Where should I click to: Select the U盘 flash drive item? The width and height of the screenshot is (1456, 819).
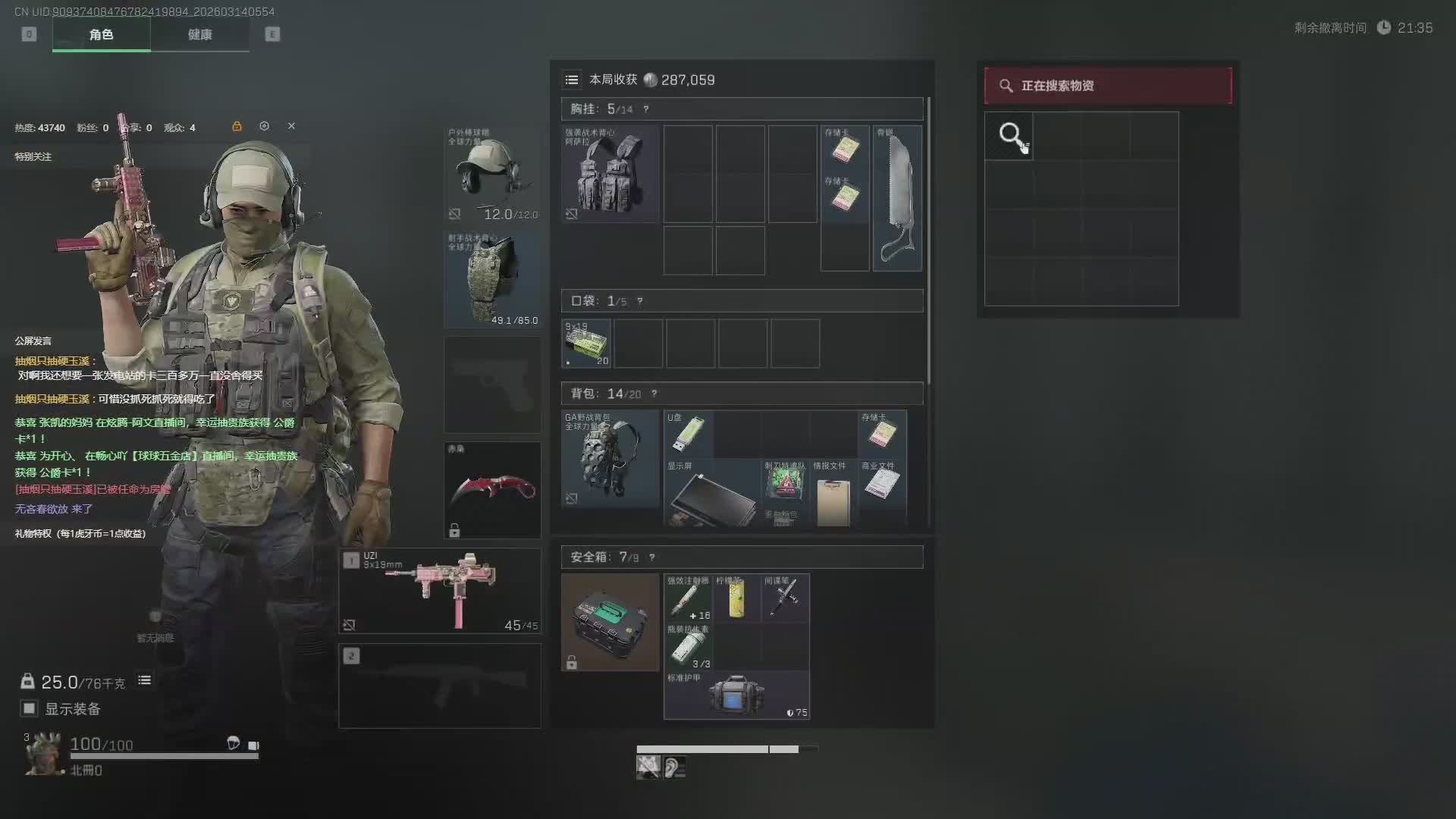click(x=688, y=434)
